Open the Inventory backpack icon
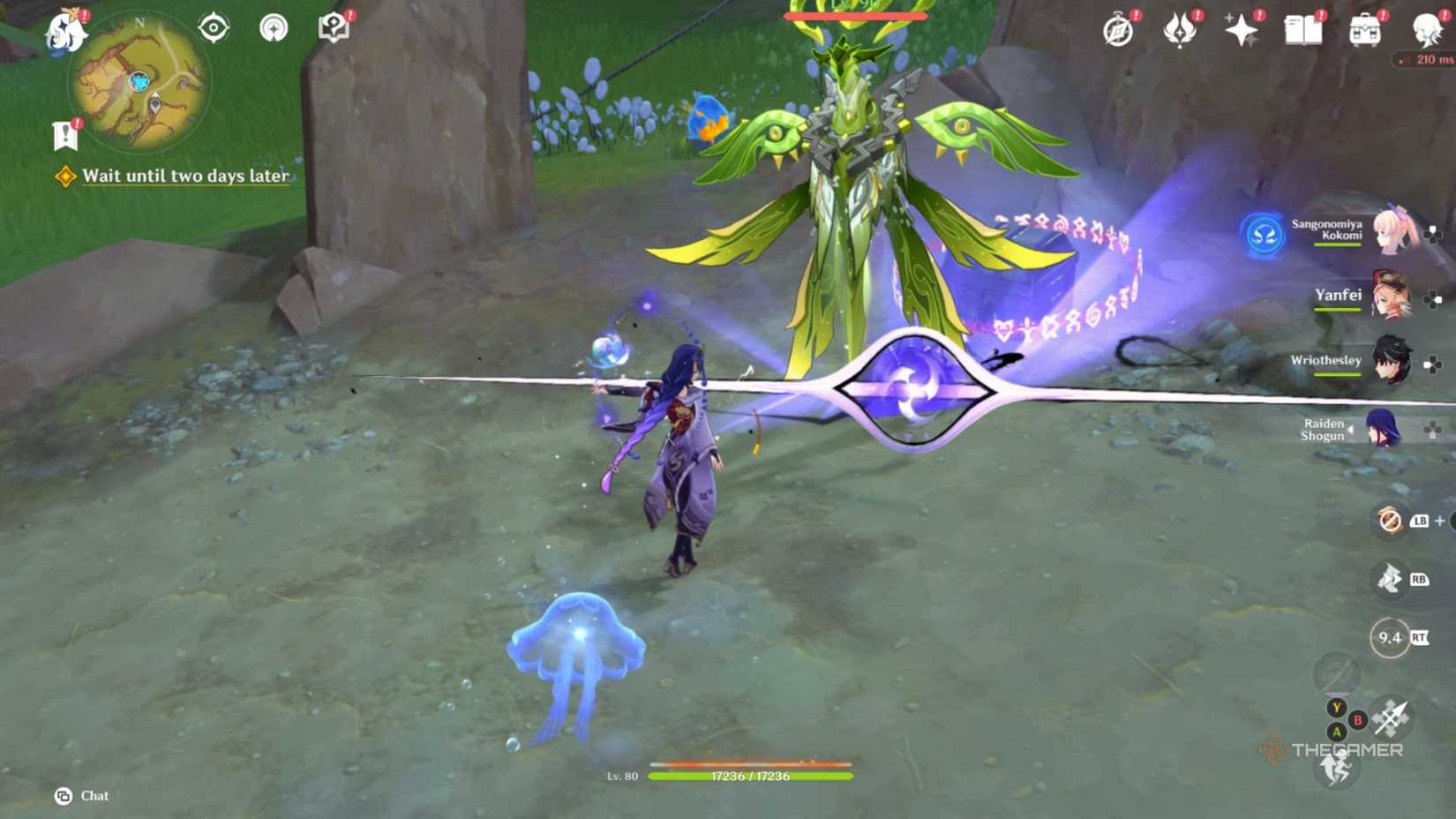1456x819 pixels. click(x=1362, y=28)
